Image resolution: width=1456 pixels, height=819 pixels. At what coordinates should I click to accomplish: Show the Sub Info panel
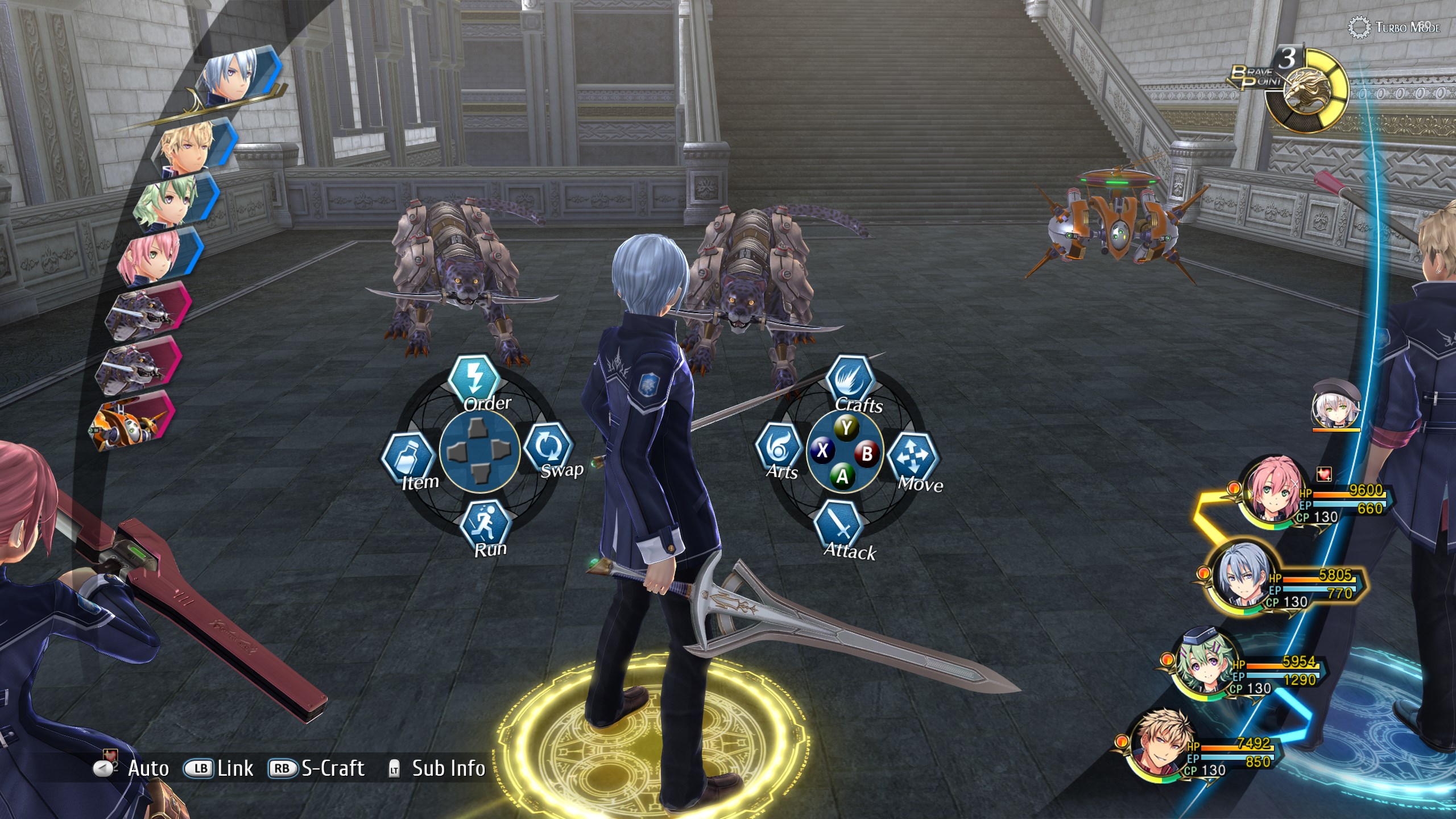tap(437, 768)
